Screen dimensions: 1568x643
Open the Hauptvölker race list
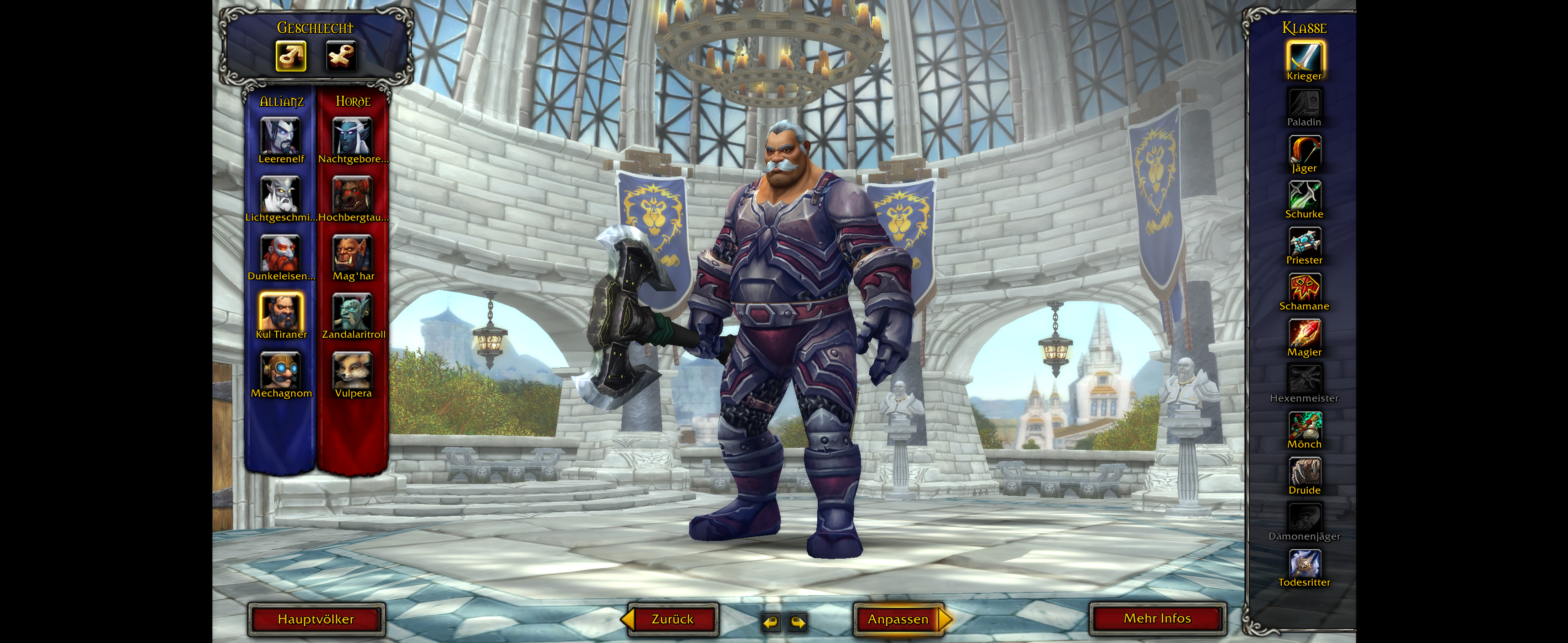coord(316,619)
